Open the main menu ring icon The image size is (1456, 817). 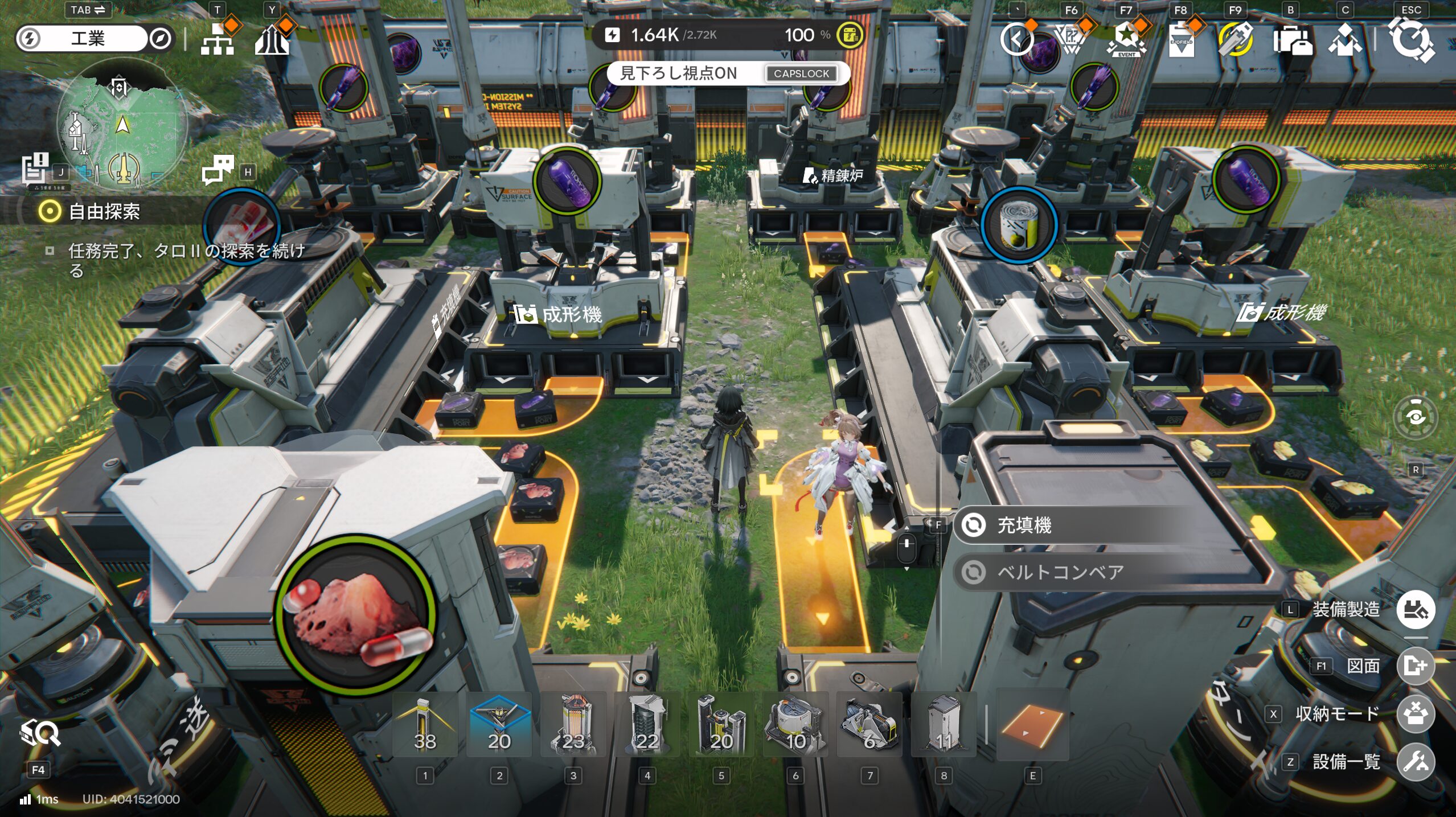(x=1411, y=40)
